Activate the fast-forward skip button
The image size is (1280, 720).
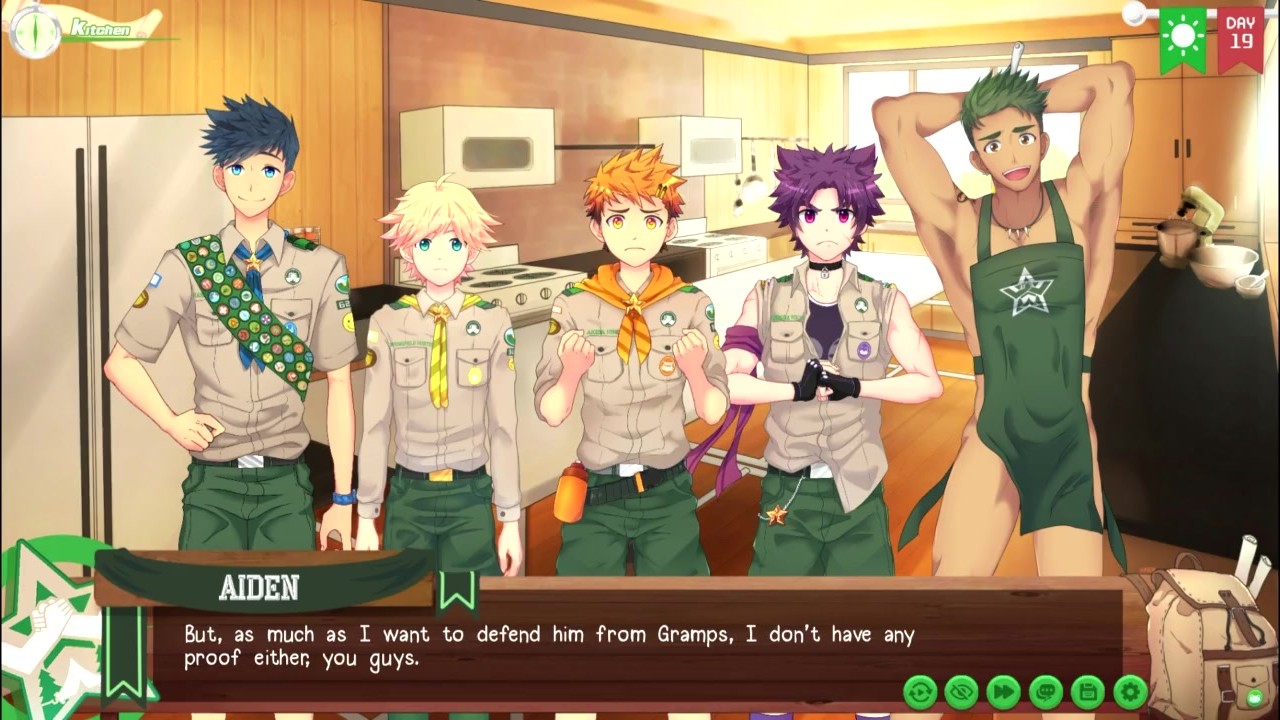click(x=1004, y=692)
